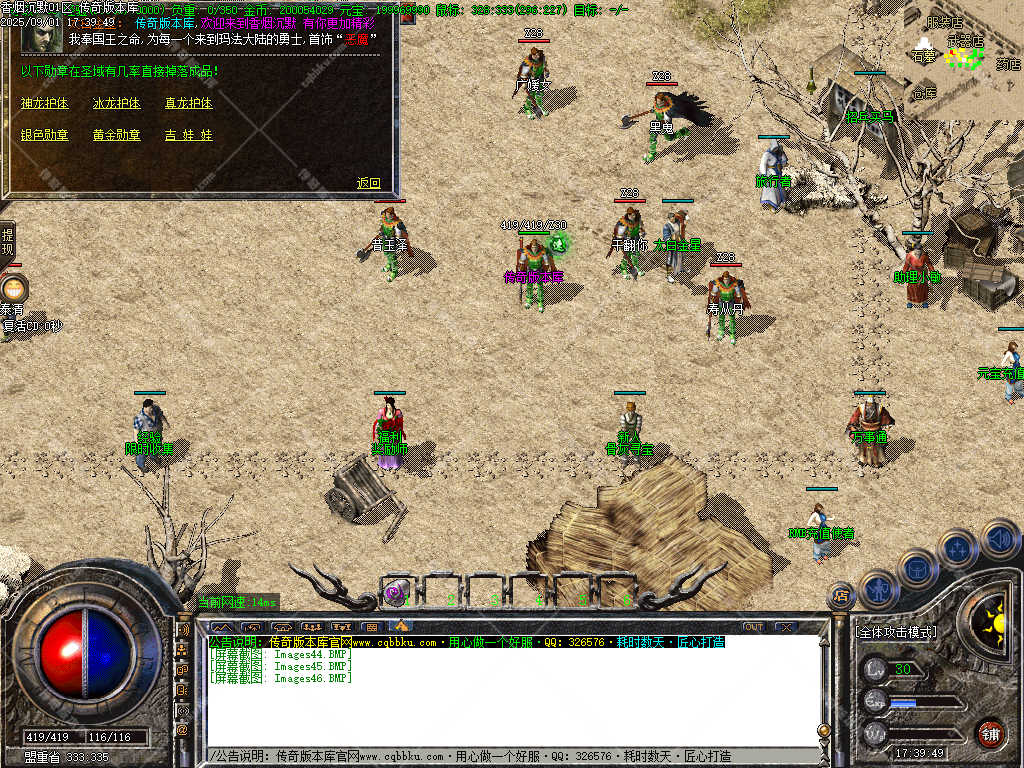Toggle the 全体攻击模式 attack mode label
Screen dimensions: 1024x768
896,633
